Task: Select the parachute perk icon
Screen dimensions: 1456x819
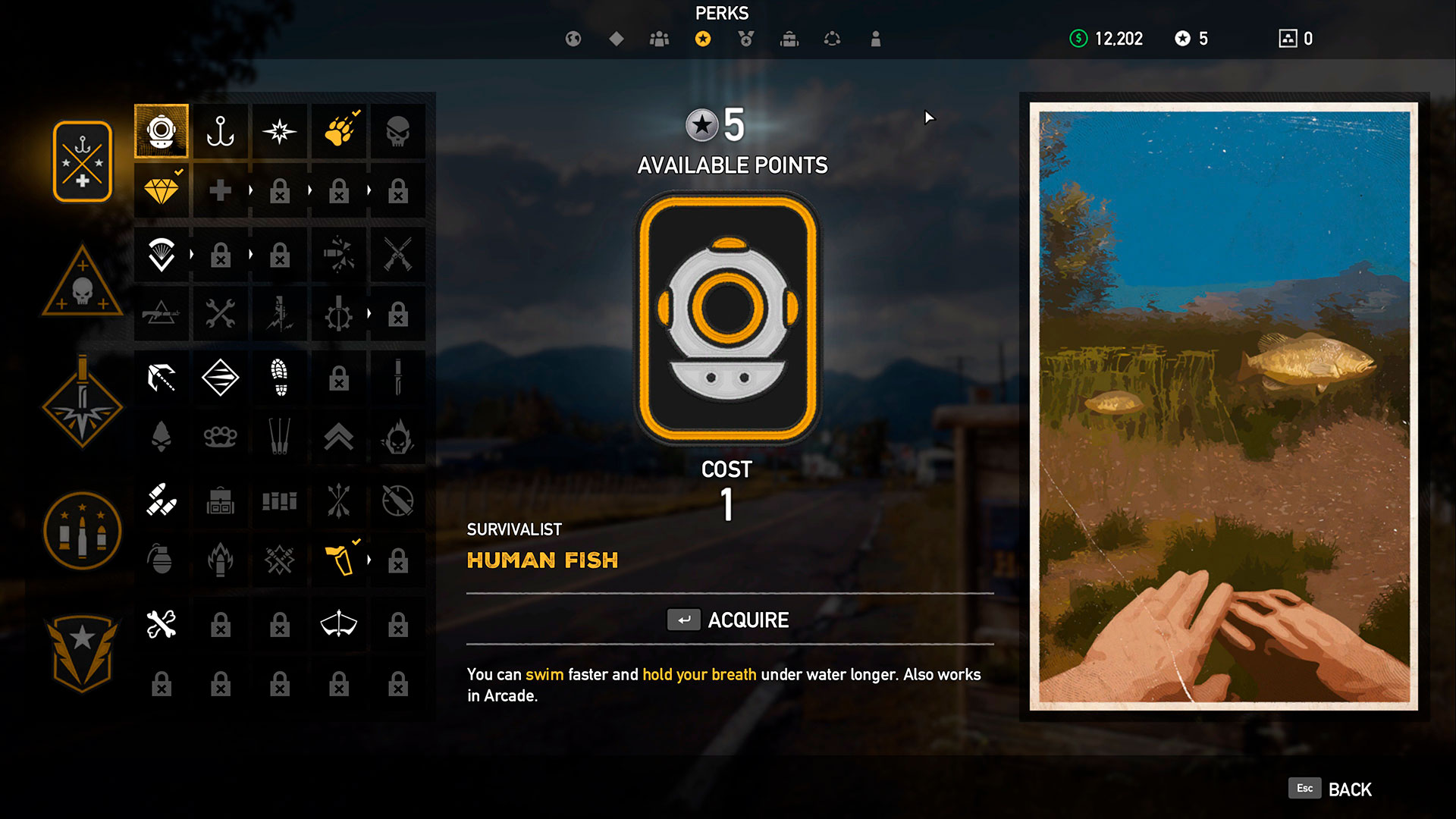Action: [162, 254]
